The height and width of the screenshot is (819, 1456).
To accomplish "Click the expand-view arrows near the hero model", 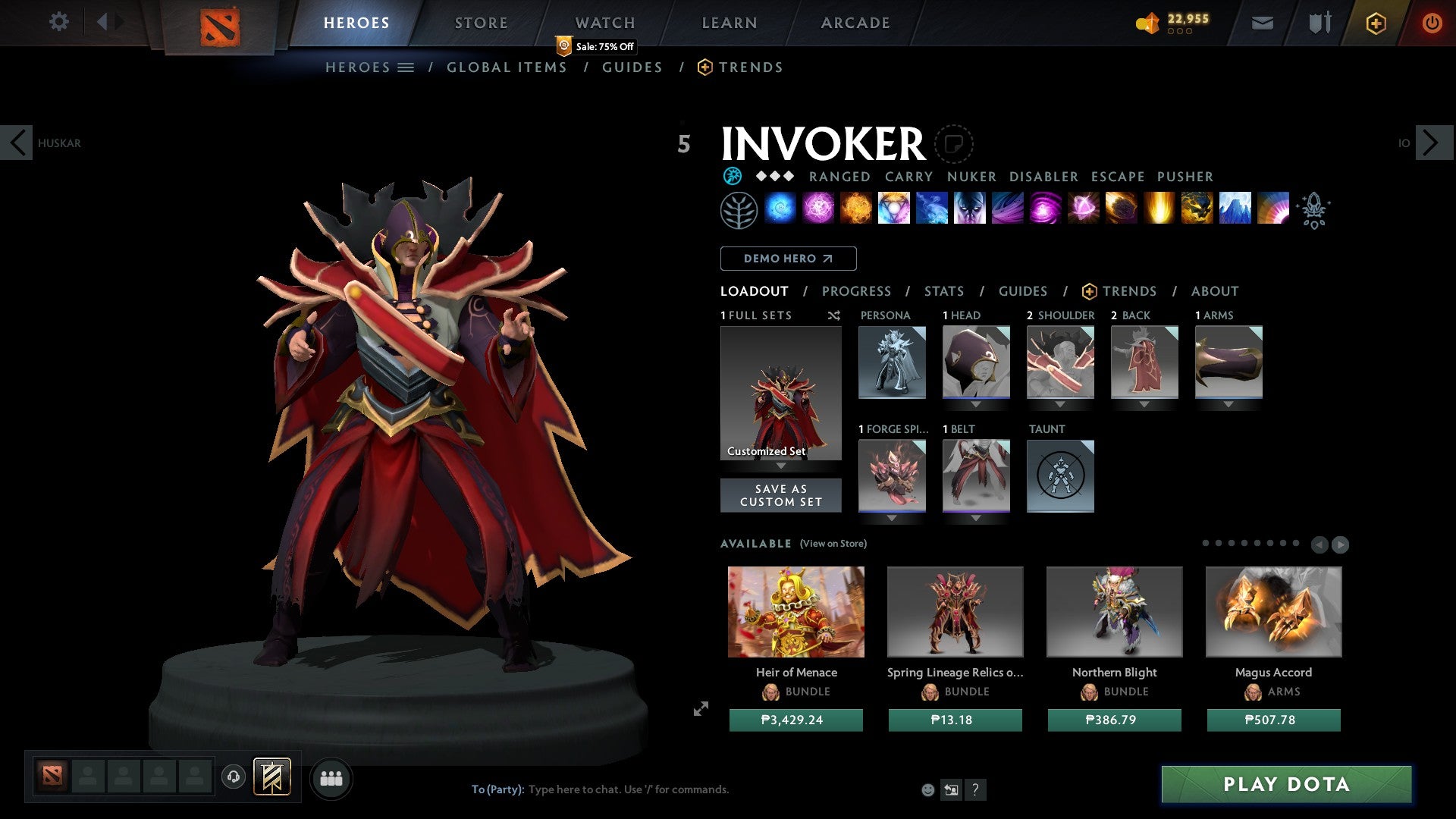I will (701, 709).
